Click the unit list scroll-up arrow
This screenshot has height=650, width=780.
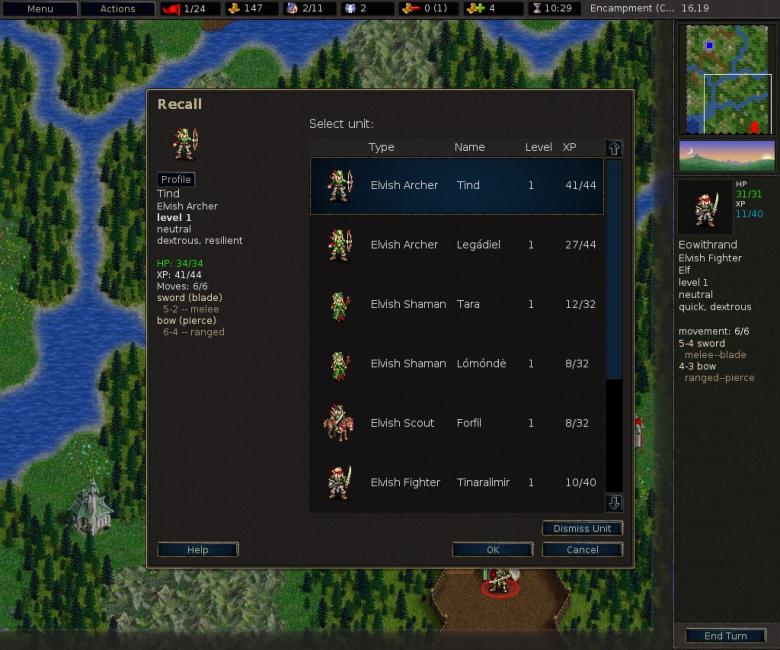614,148
